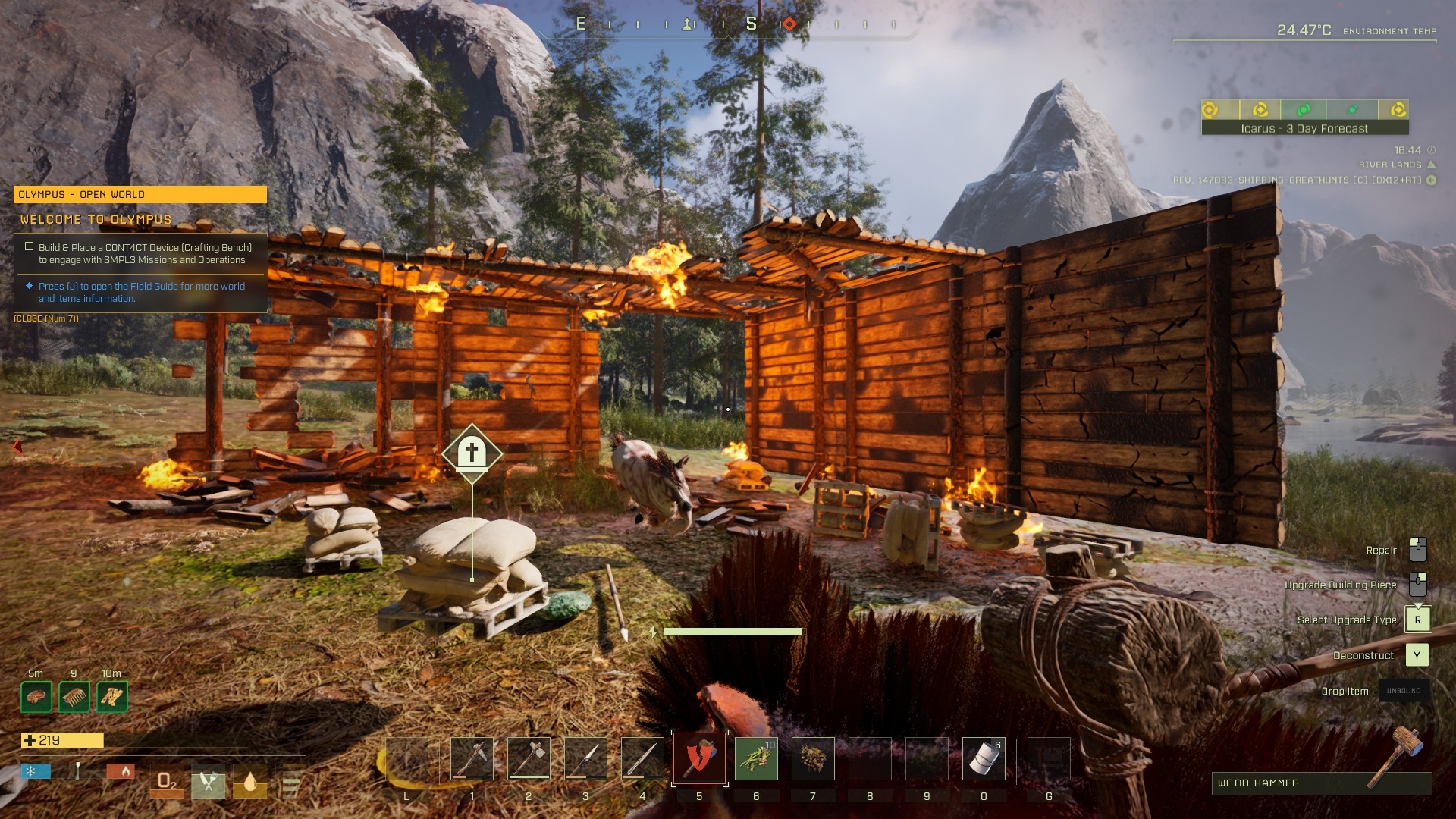Click the bacon strips food buff icon
1456x819 pixels.
tap(112, 696)
